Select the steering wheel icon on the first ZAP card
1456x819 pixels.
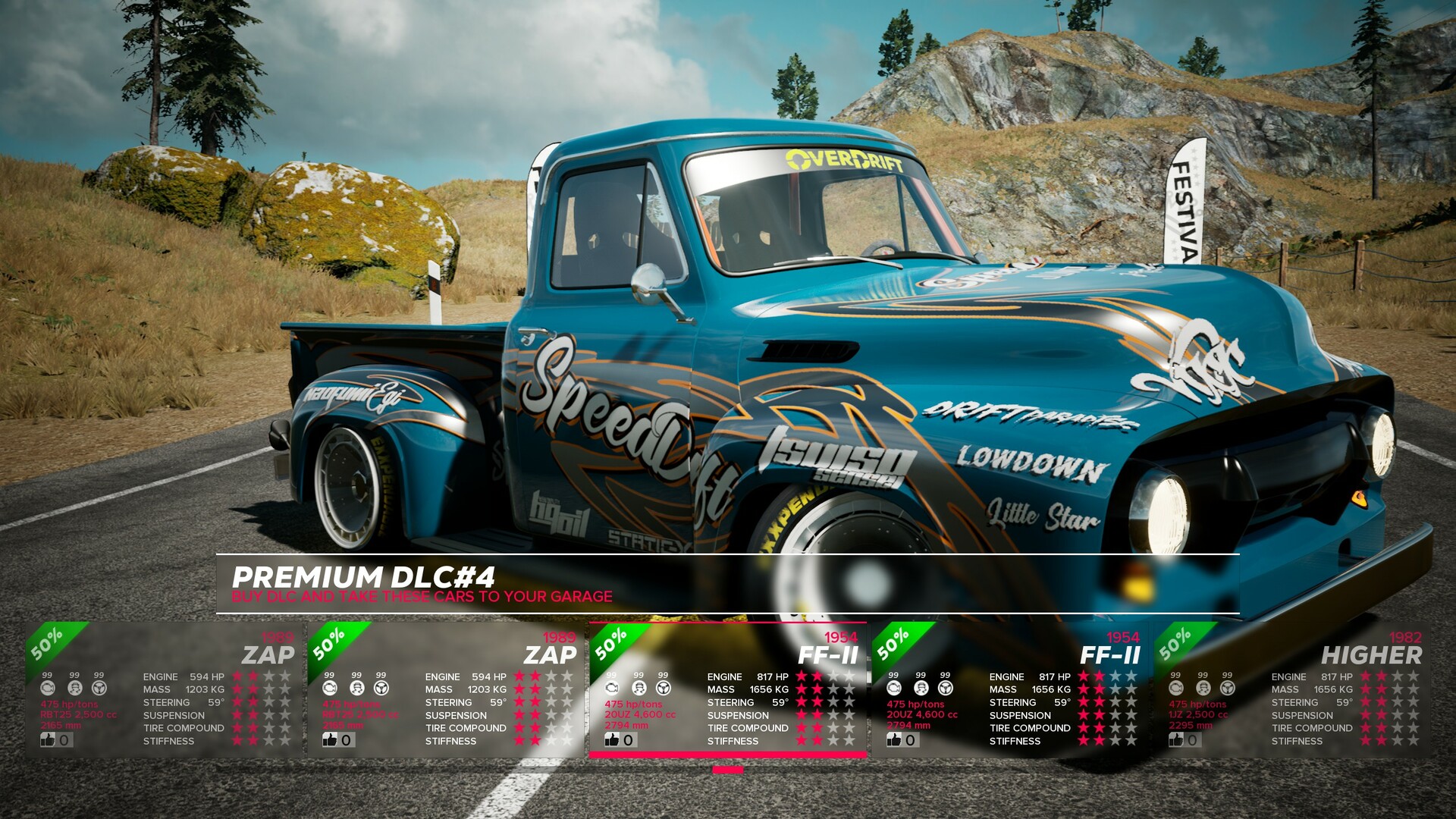98,687
